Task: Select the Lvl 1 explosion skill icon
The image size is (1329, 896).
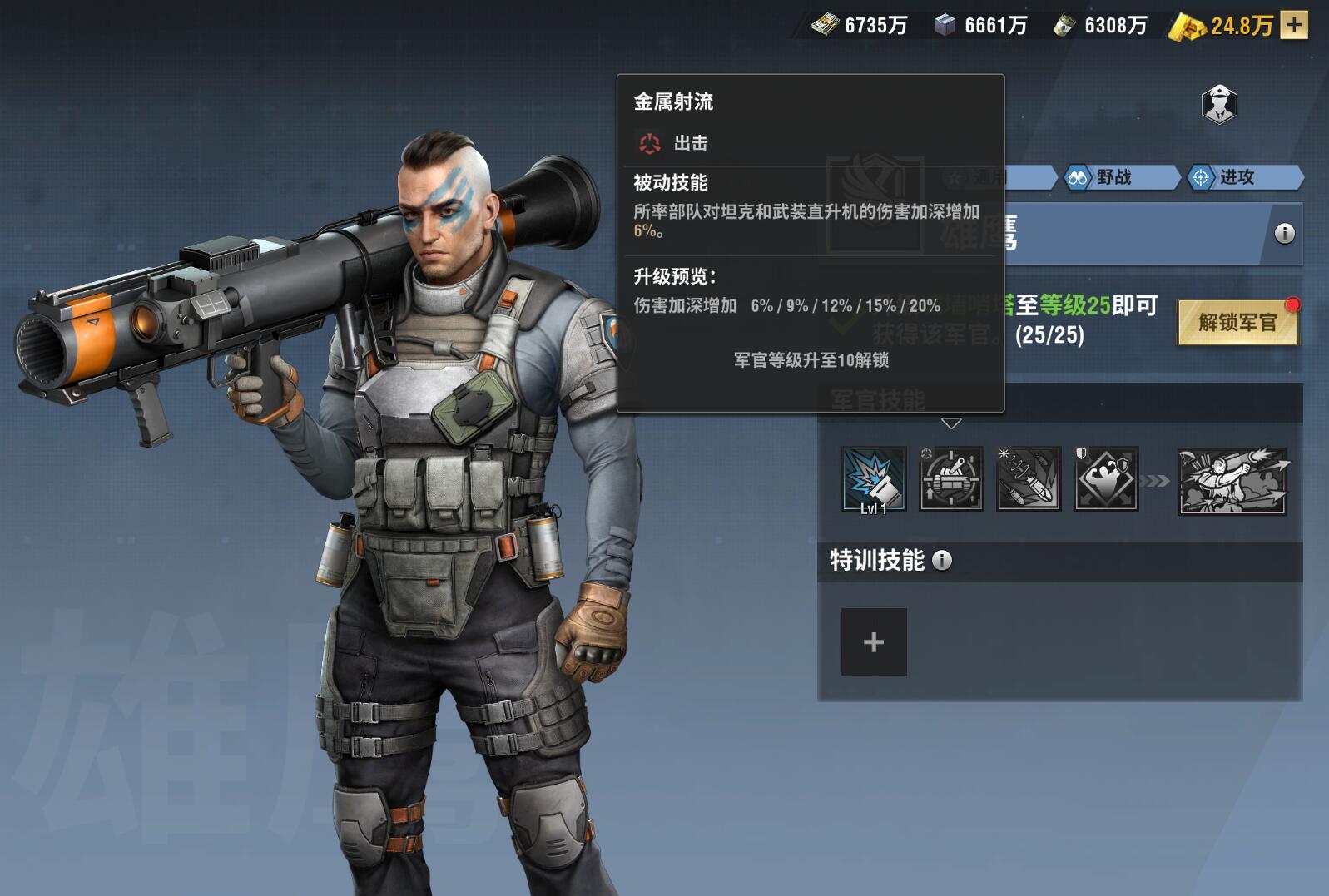Action: pos(873,479)
